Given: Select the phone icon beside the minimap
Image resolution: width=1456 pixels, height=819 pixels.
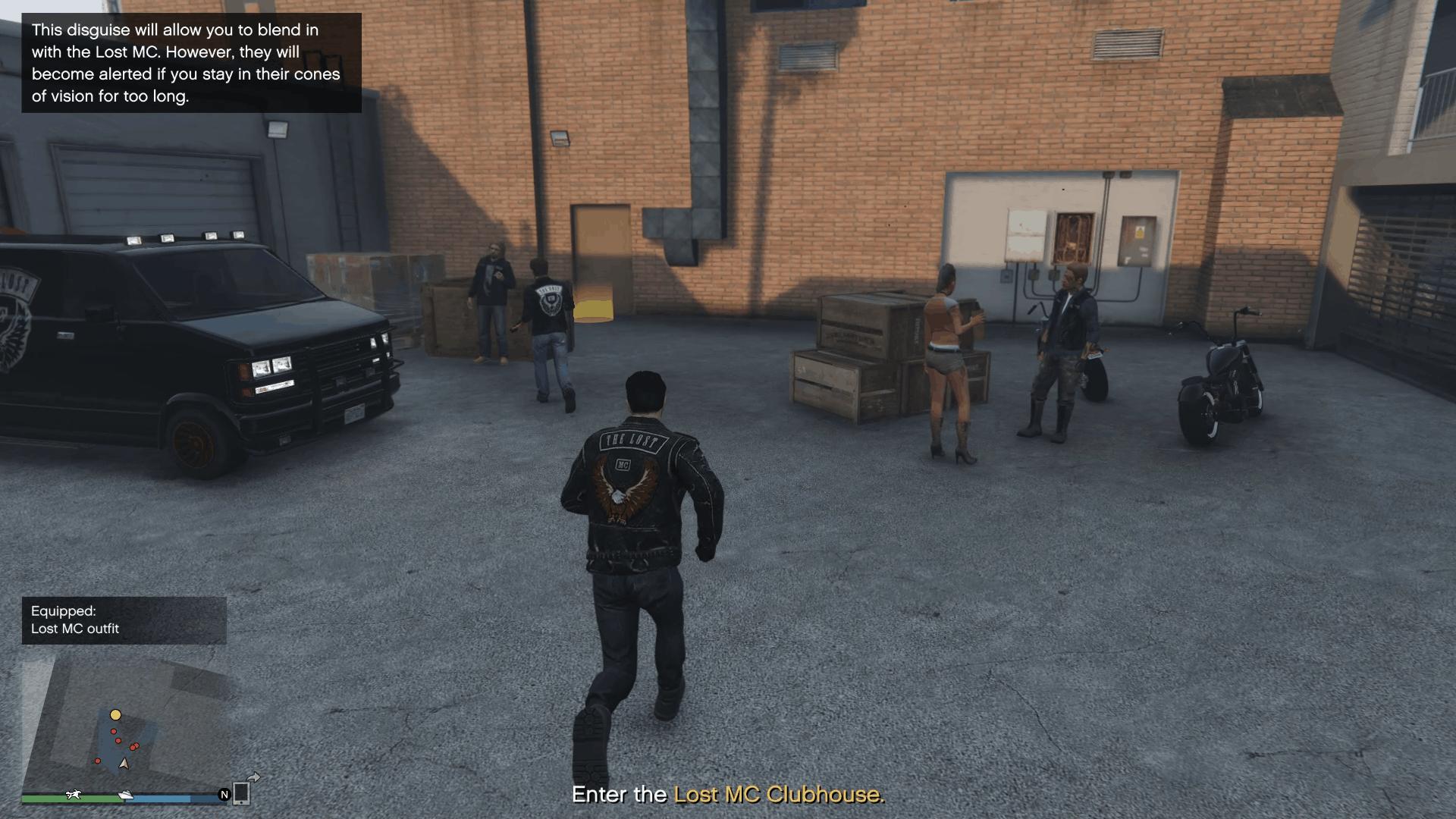Looking at the screenshot, I should [x=241, y=795].
